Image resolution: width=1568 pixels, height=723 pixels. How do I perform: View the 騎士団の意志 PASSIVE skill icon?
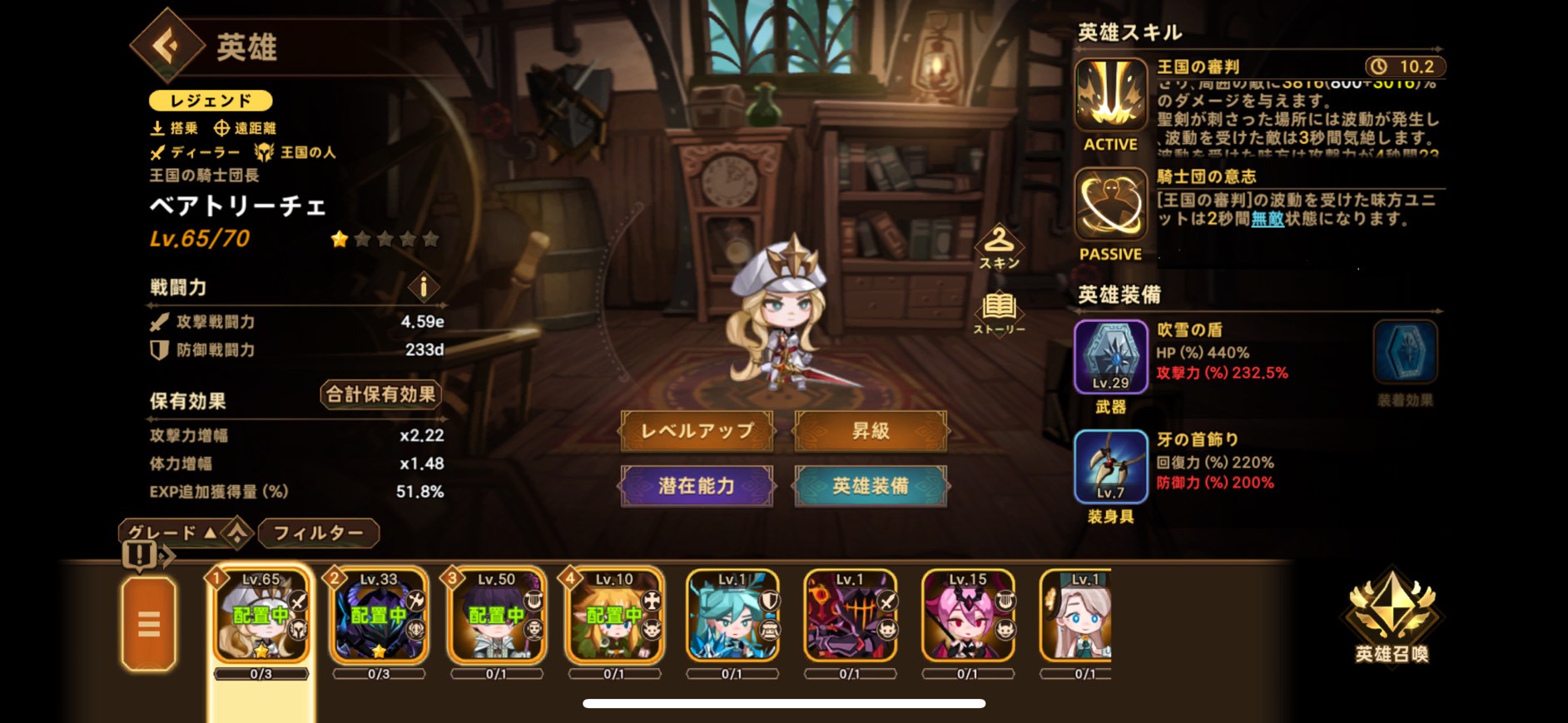click(1111, 206)
